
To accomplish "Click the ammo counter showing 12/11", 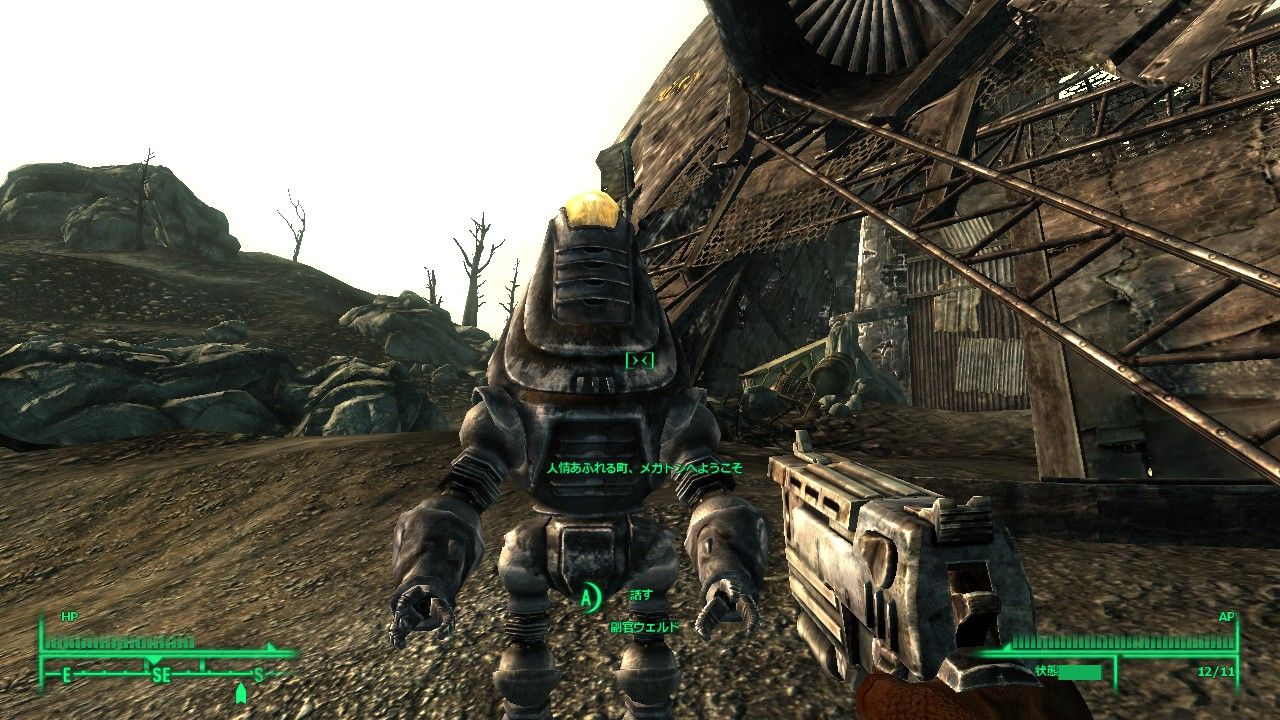I will (x=1216, y=672).
